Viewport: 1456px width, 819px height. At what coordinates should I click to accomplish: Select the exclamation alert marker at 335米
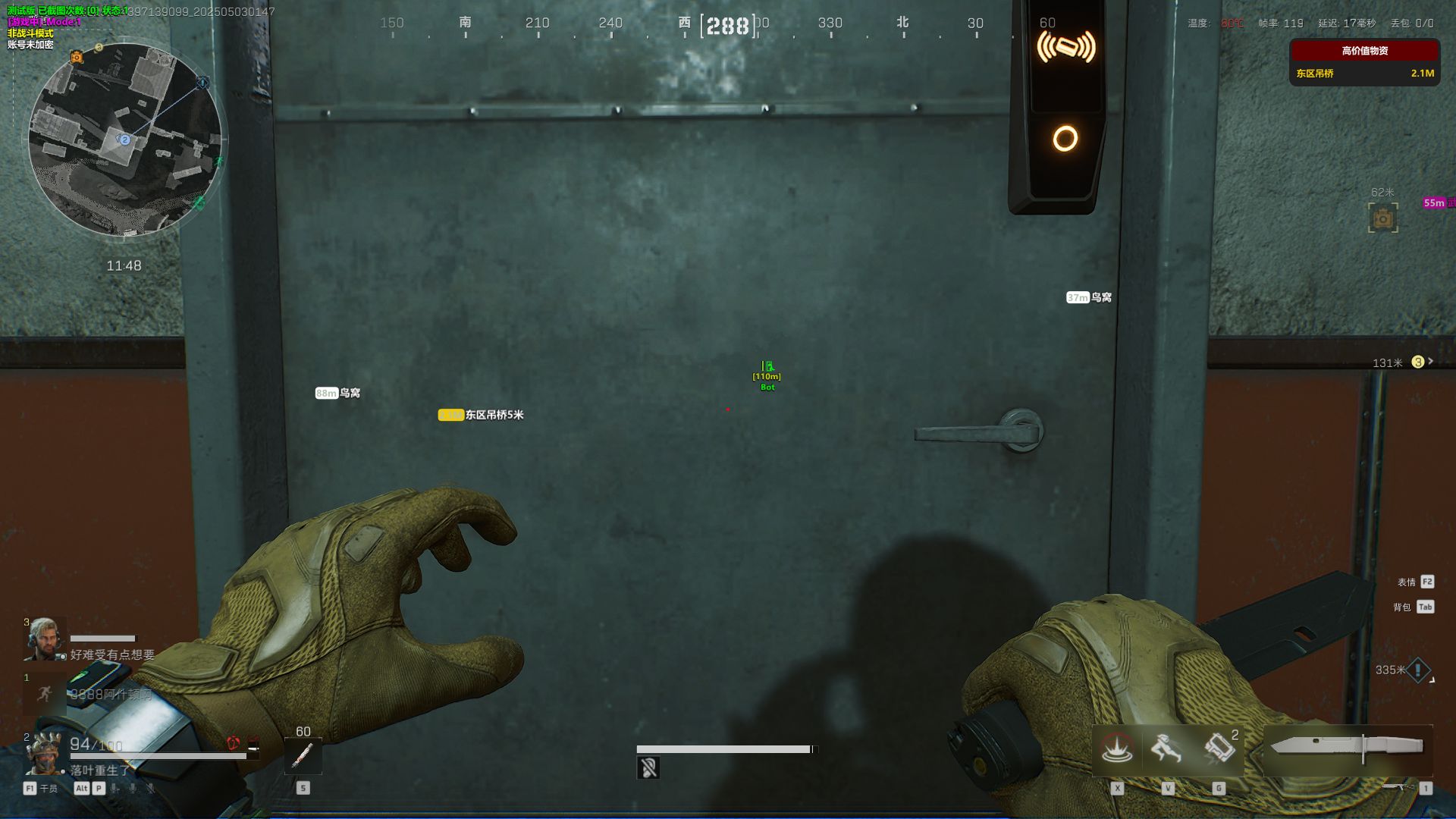[x=1418, y=670]
